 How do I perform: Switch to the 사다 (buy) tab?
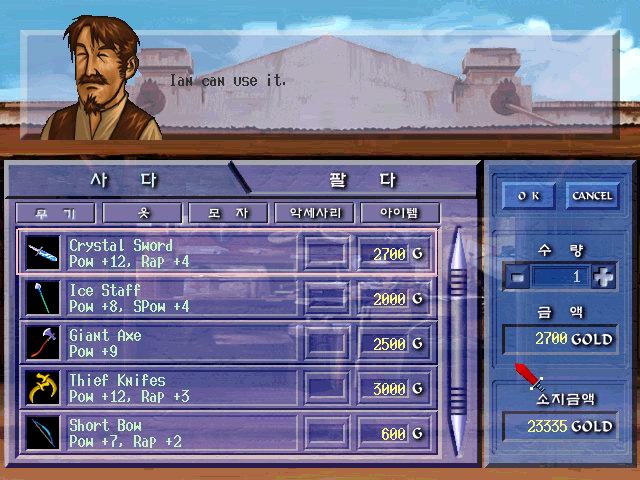tap(123, 181)
